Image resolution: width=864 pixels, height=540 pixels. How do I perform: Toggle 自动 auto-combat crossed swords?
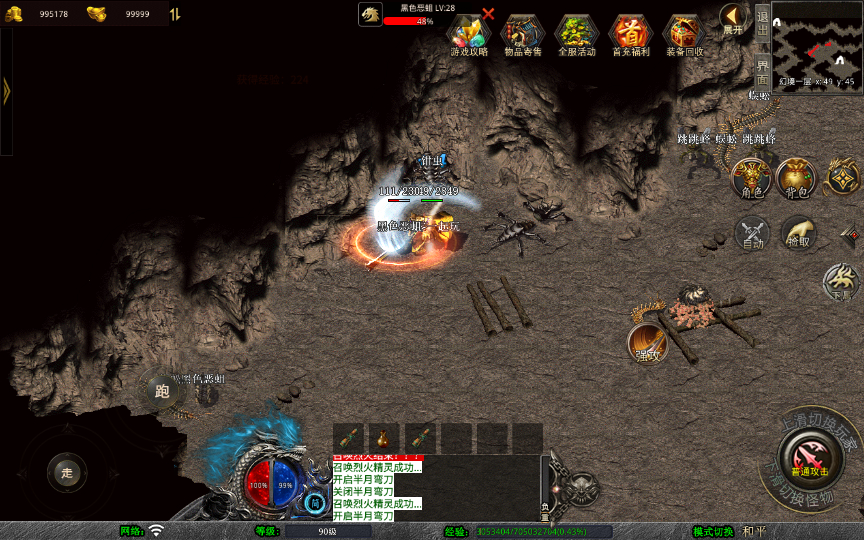pos(751,234)
